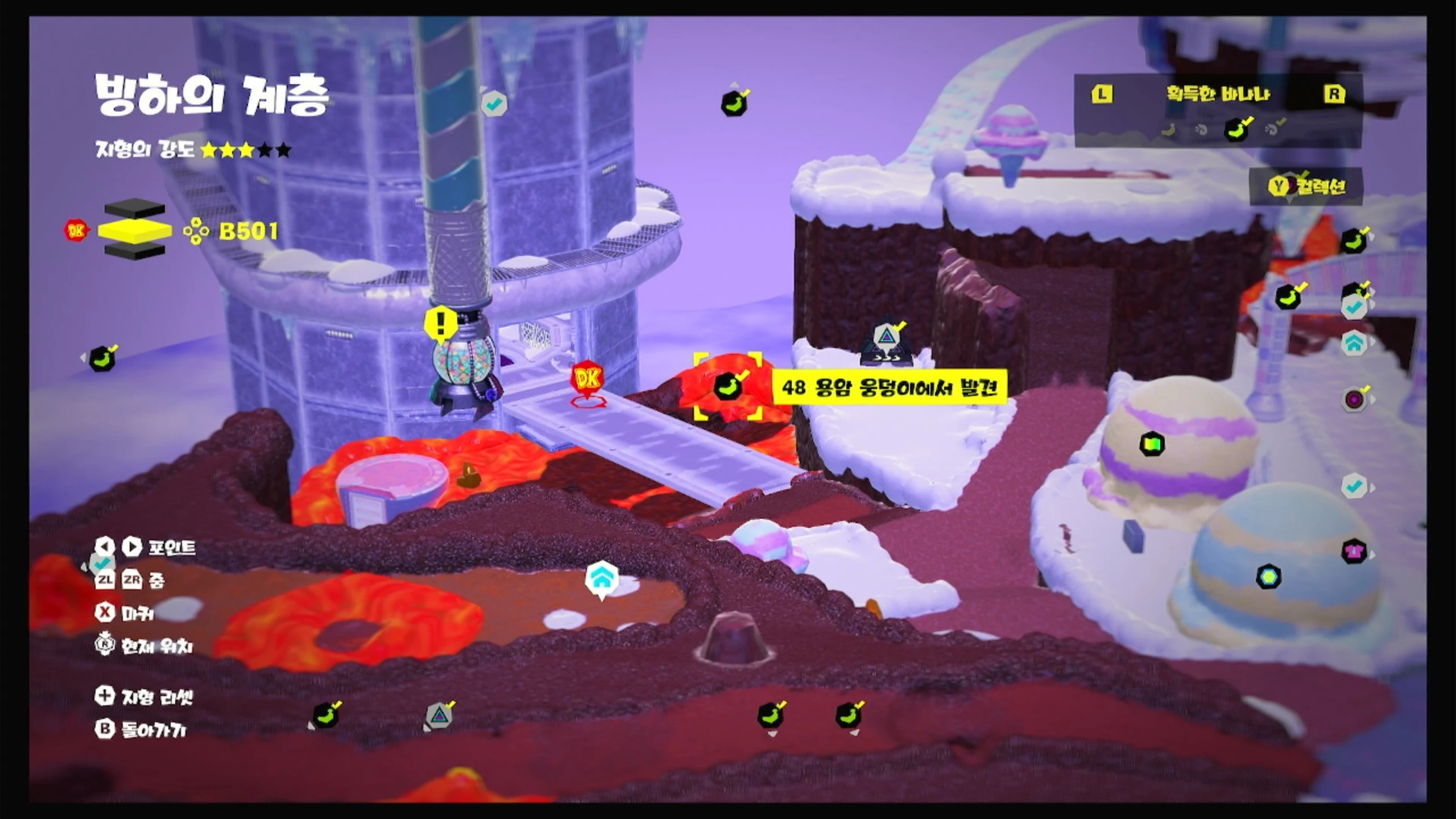The image size is (1456, 819).
Task: Select the blue hexagon map marker
Action: pyautogui.click(x=1268, y=577)
